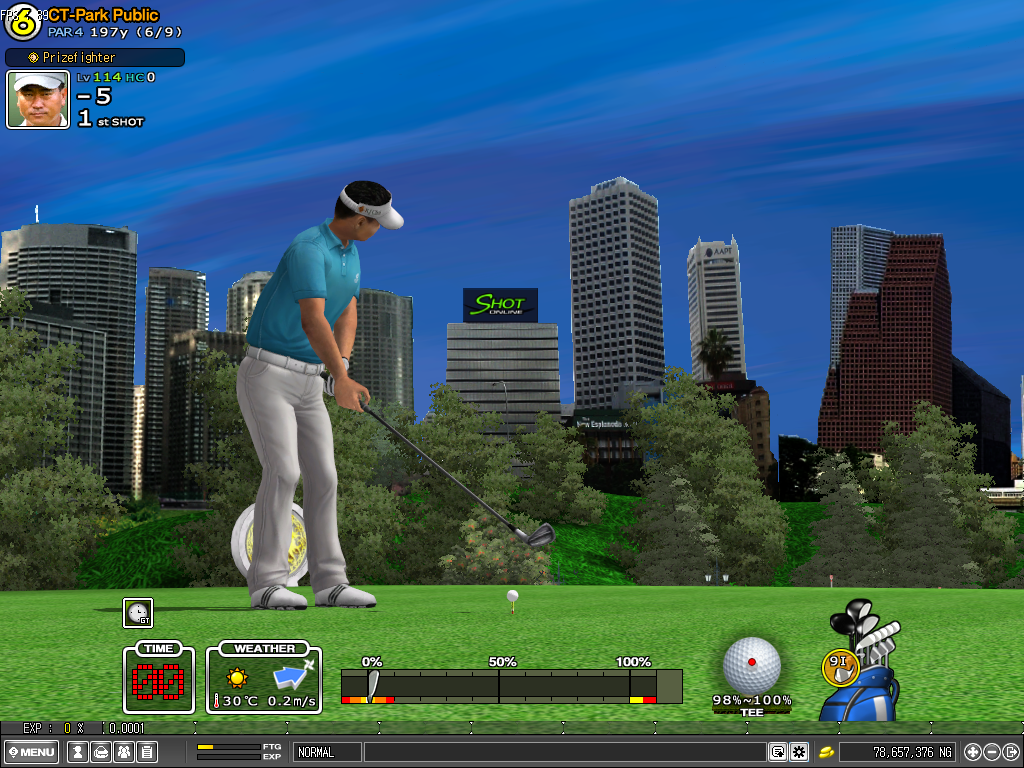
Task: Click the GT clock icon
Action: (x=138, y=613)
